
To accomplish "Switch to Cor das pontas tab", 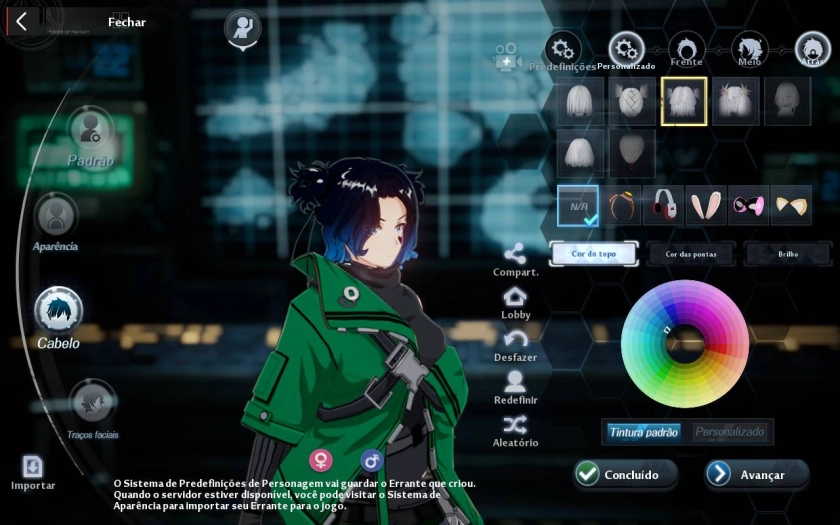I will 691,254.
